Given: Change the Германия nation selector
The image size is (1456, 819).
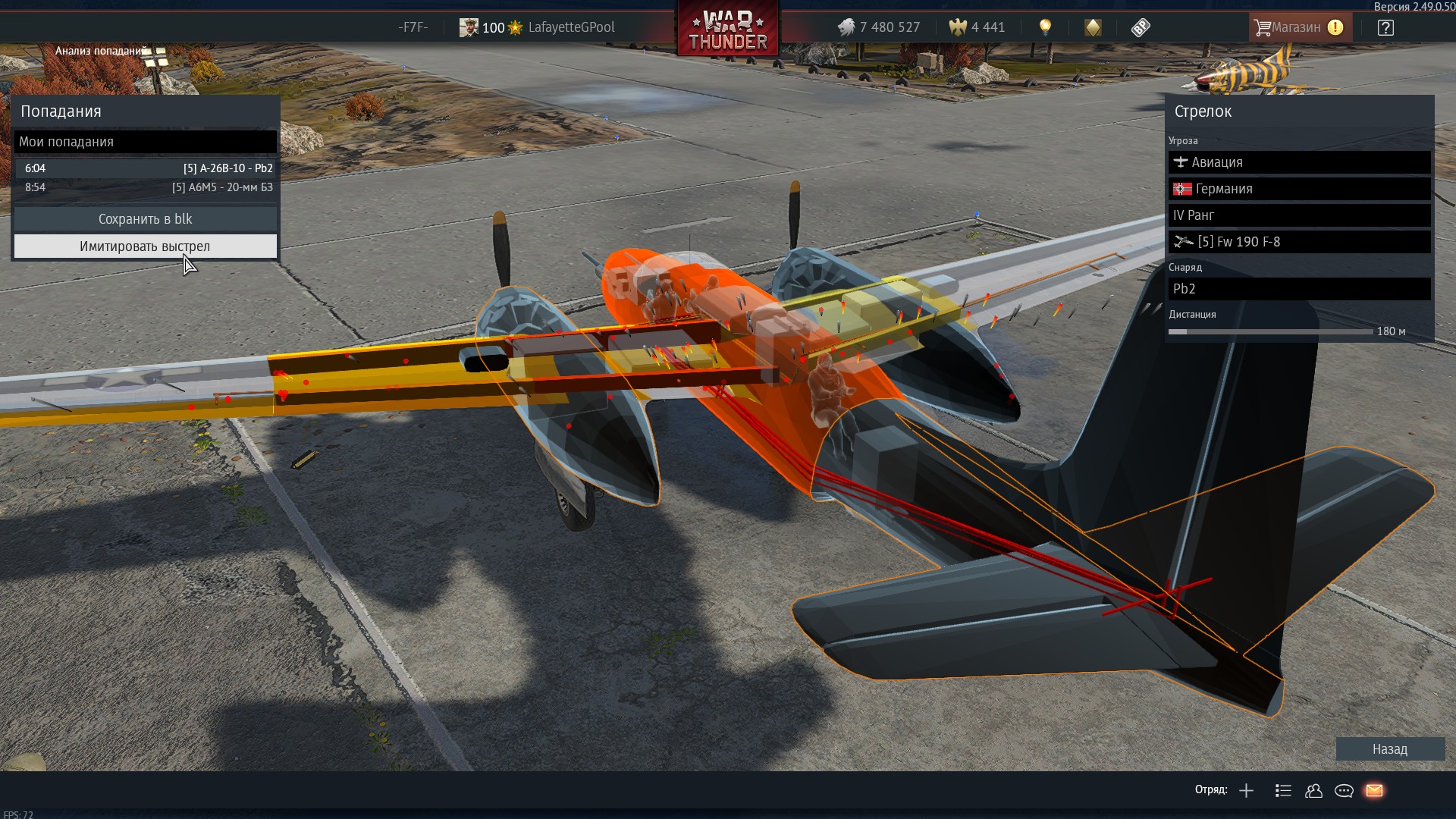Looking at the screenshot, I should (x=1299, y=189).
